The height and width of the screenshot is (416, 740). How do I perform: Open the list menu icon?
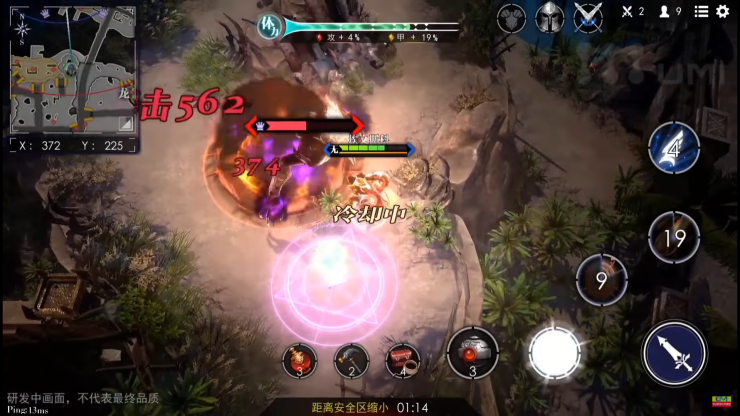click(701, 12)
